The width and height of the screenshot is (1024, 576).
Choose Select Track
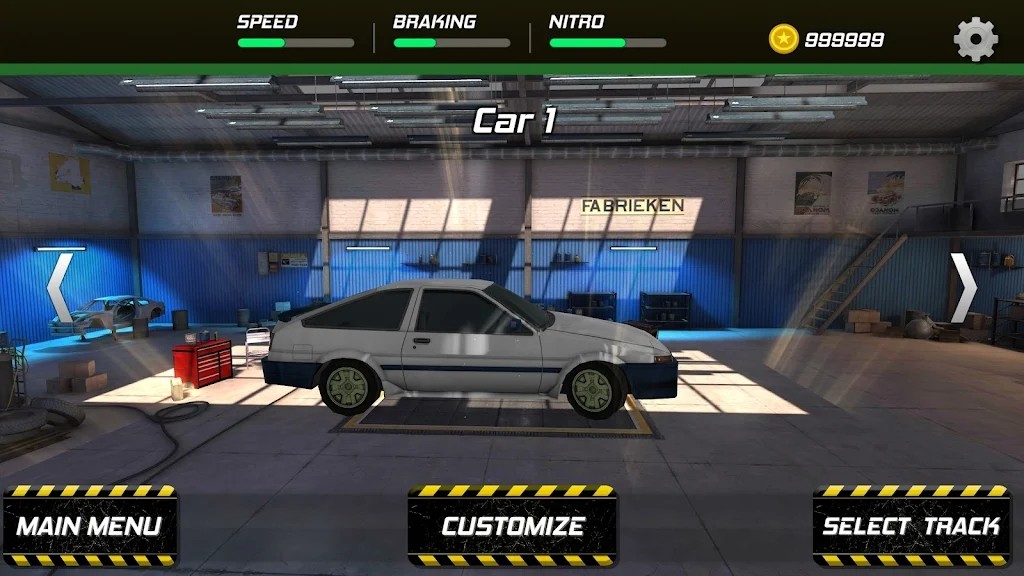(911, 526)
